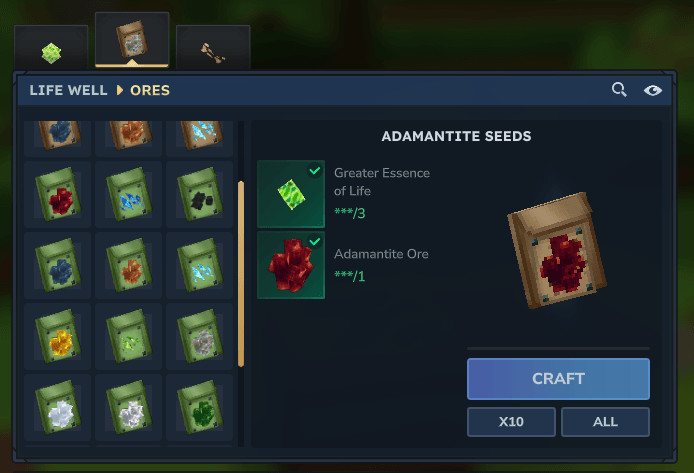The height and width of the screenshot is (473, 694).
Task: Select the green packet with red ore
Action: [x=58, y=194]
